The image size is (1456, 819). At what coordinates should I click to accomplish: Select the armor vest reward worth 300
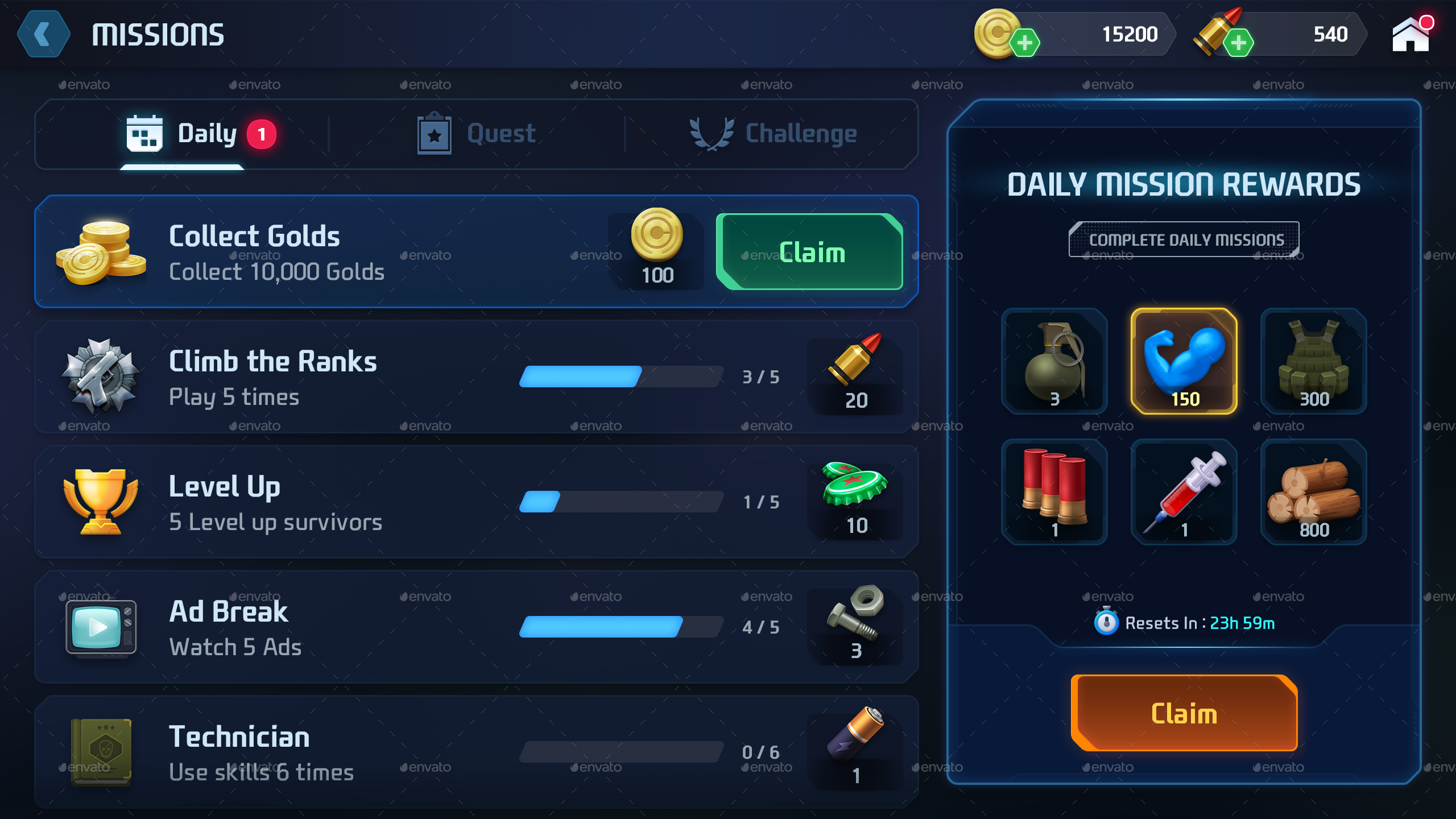point(1314,362)
